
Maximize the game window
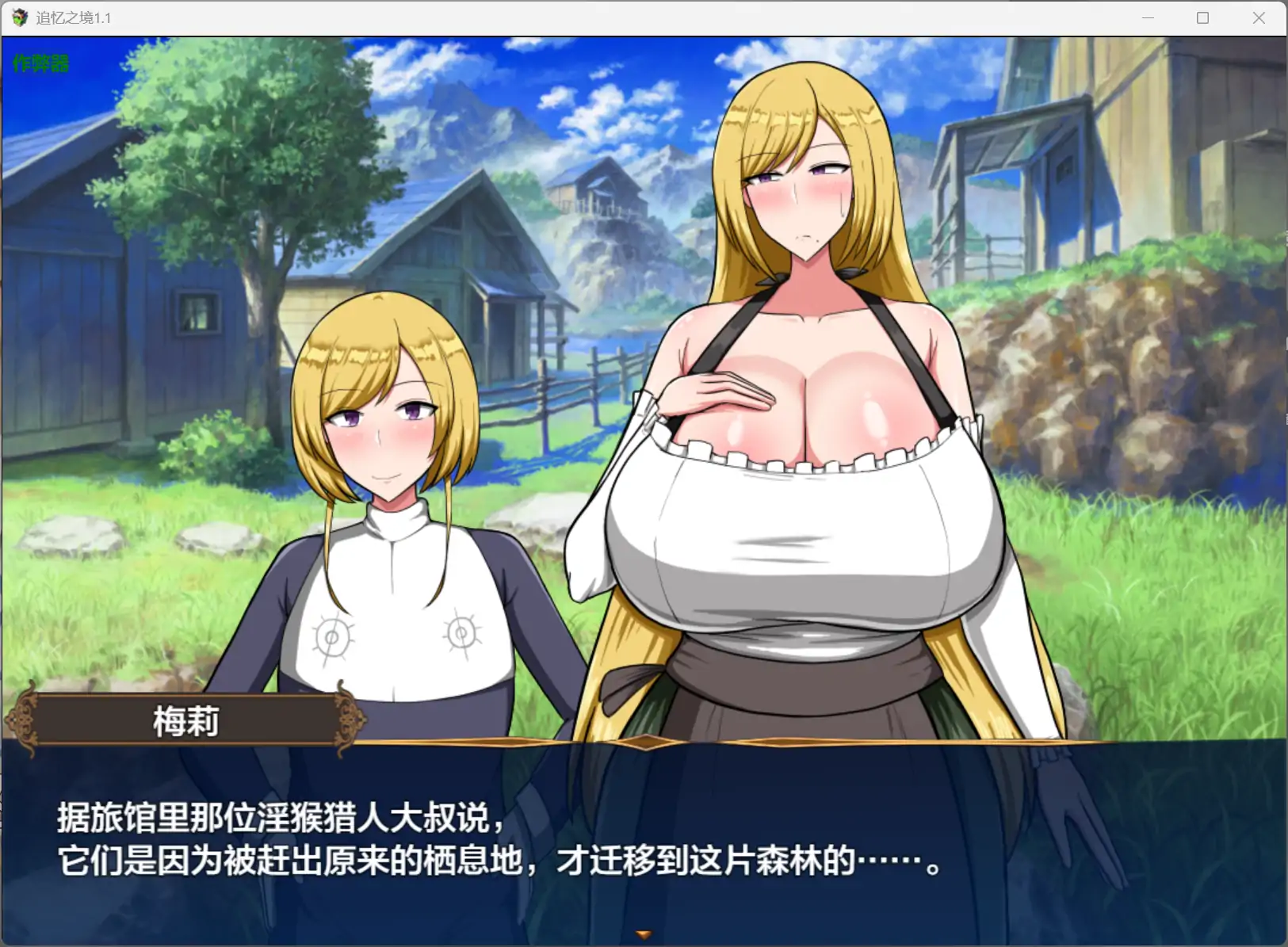coord(1202,18)
